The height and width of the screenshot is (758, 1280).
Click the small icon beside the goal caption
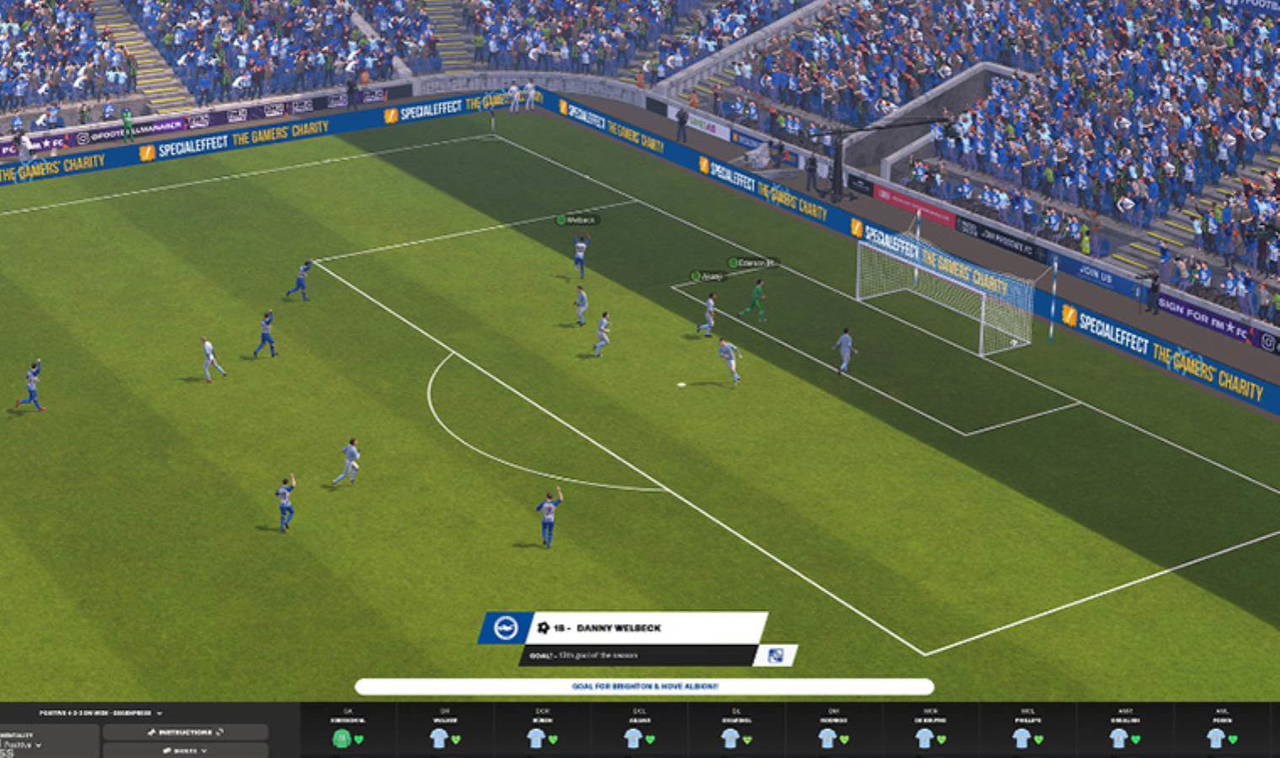pyautogui.click(x=775, y=655)
